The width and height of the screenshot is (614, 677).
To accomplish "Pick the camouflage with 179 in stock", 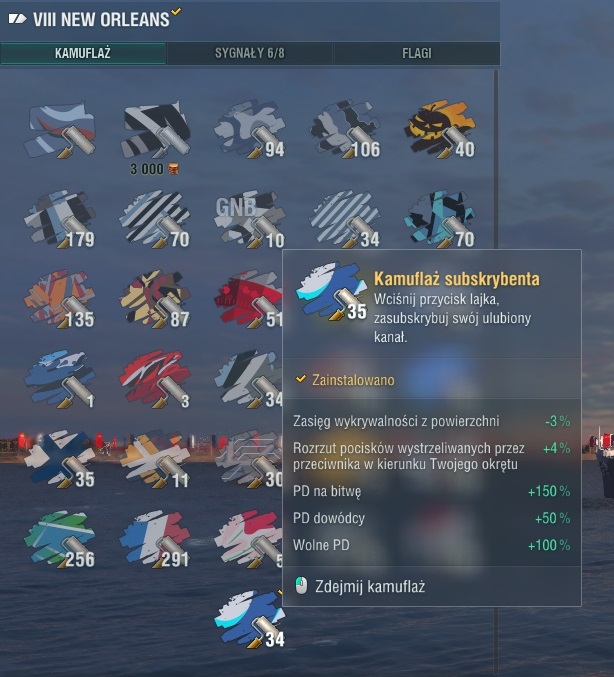I will (60, 219).
